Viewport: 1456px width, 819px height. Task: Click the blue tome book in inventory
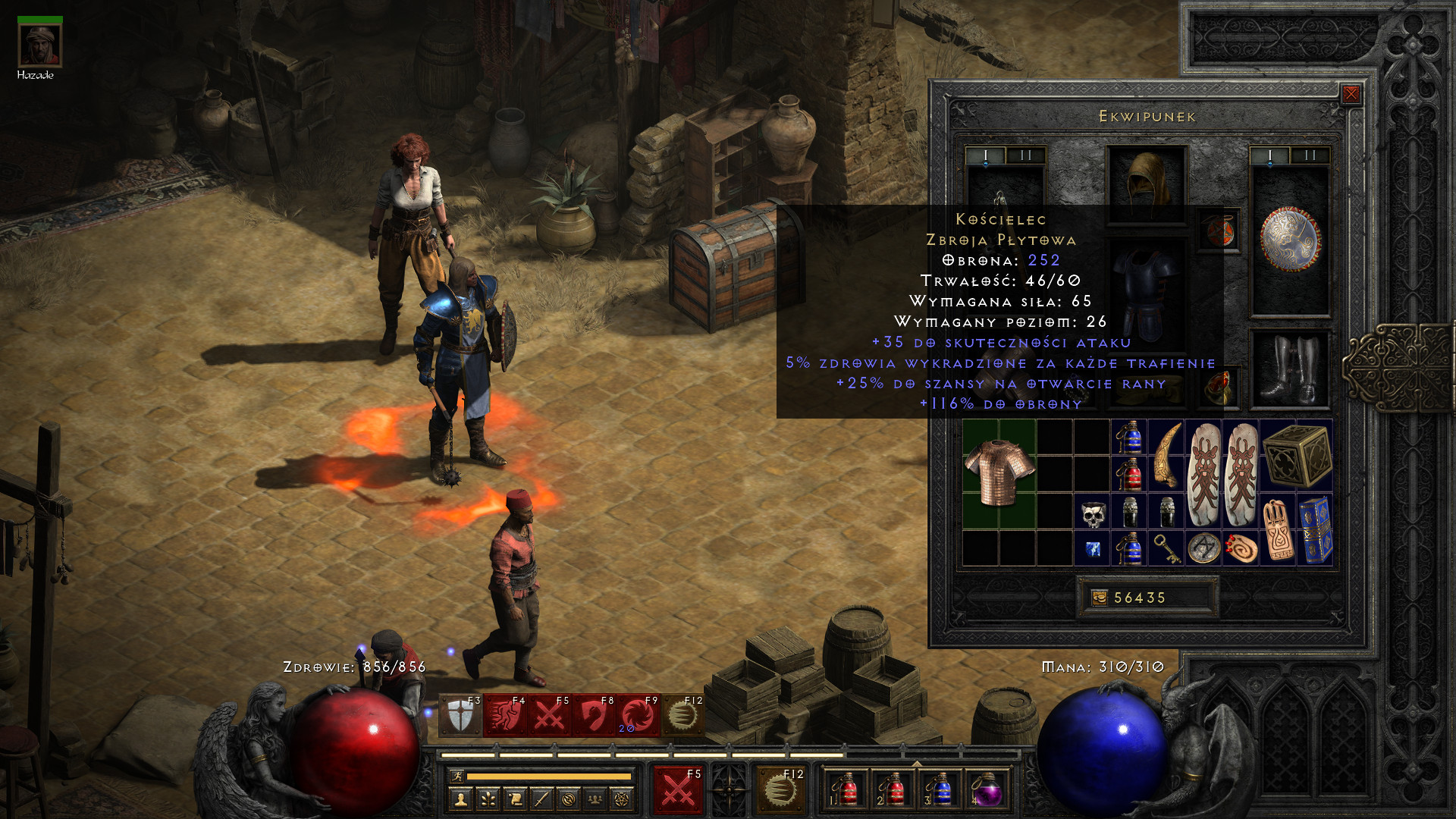[x=1316, y=529]
